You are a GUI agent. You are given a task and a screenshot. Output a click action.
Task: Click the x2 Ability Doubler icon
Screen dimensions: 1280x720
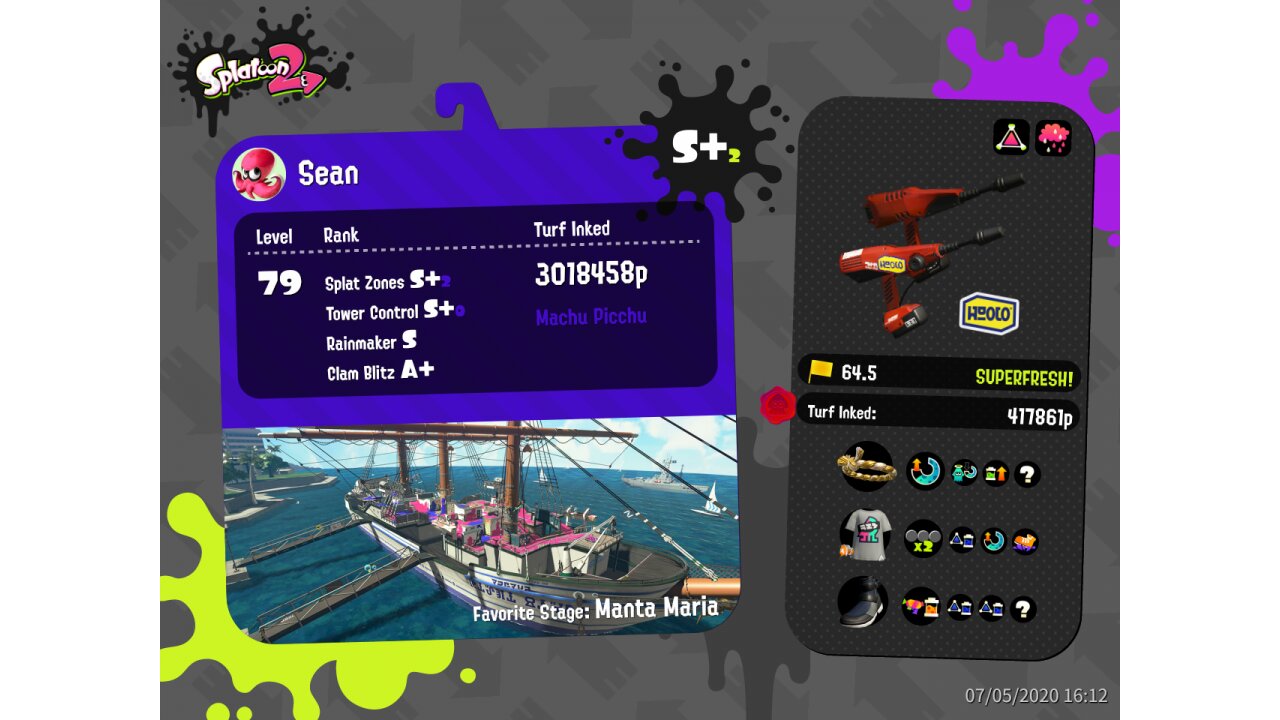click(x=923, y=538)
